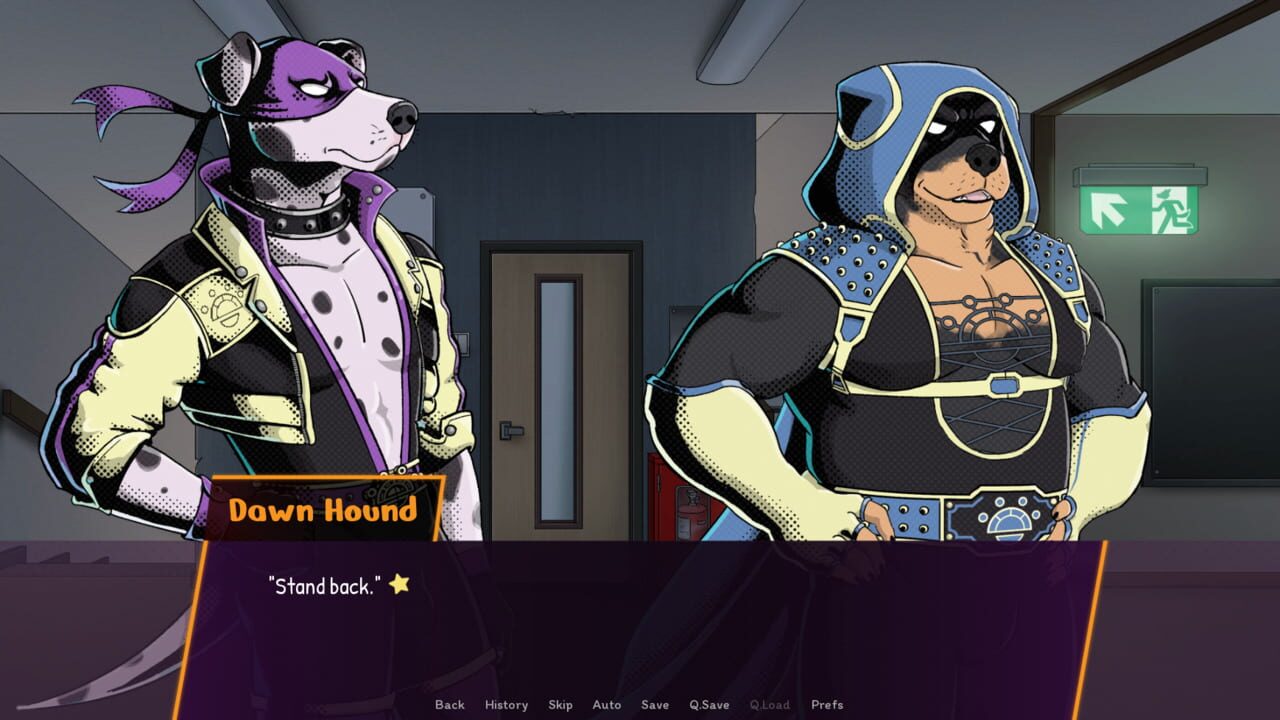
Task: Enable Skip mode from the quick menu
Action: pyautogui.click(x=561, y=704)
